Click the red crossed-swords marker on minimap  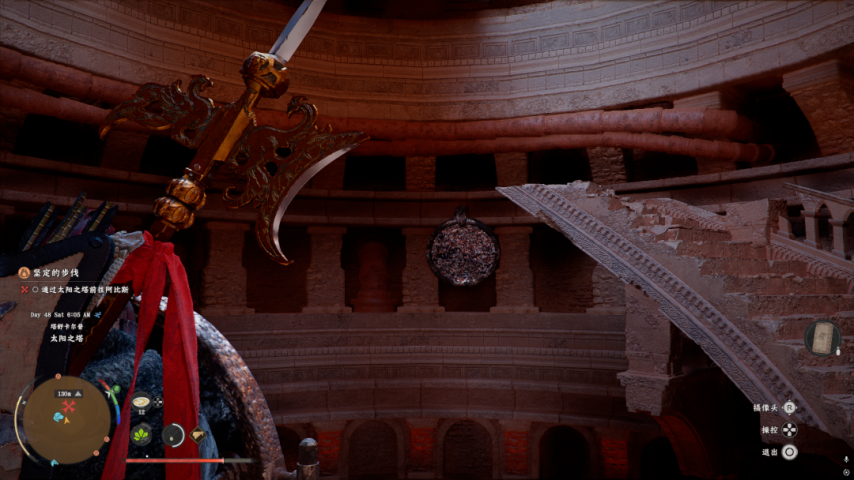[x=69, y=408]
